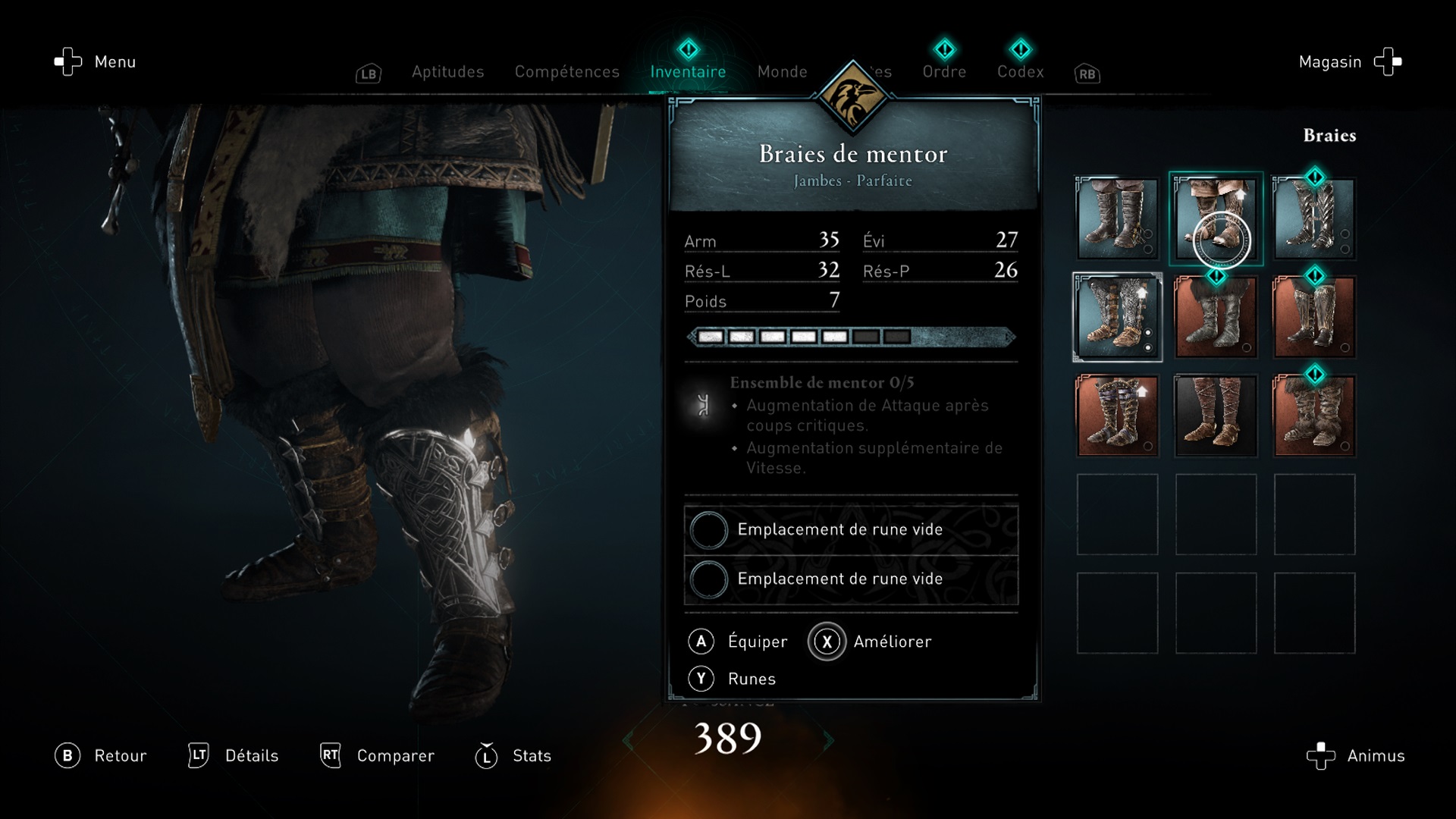
Task: Select the highlighted Braies de mentor slot
Action: click(x=1216, y=218)
